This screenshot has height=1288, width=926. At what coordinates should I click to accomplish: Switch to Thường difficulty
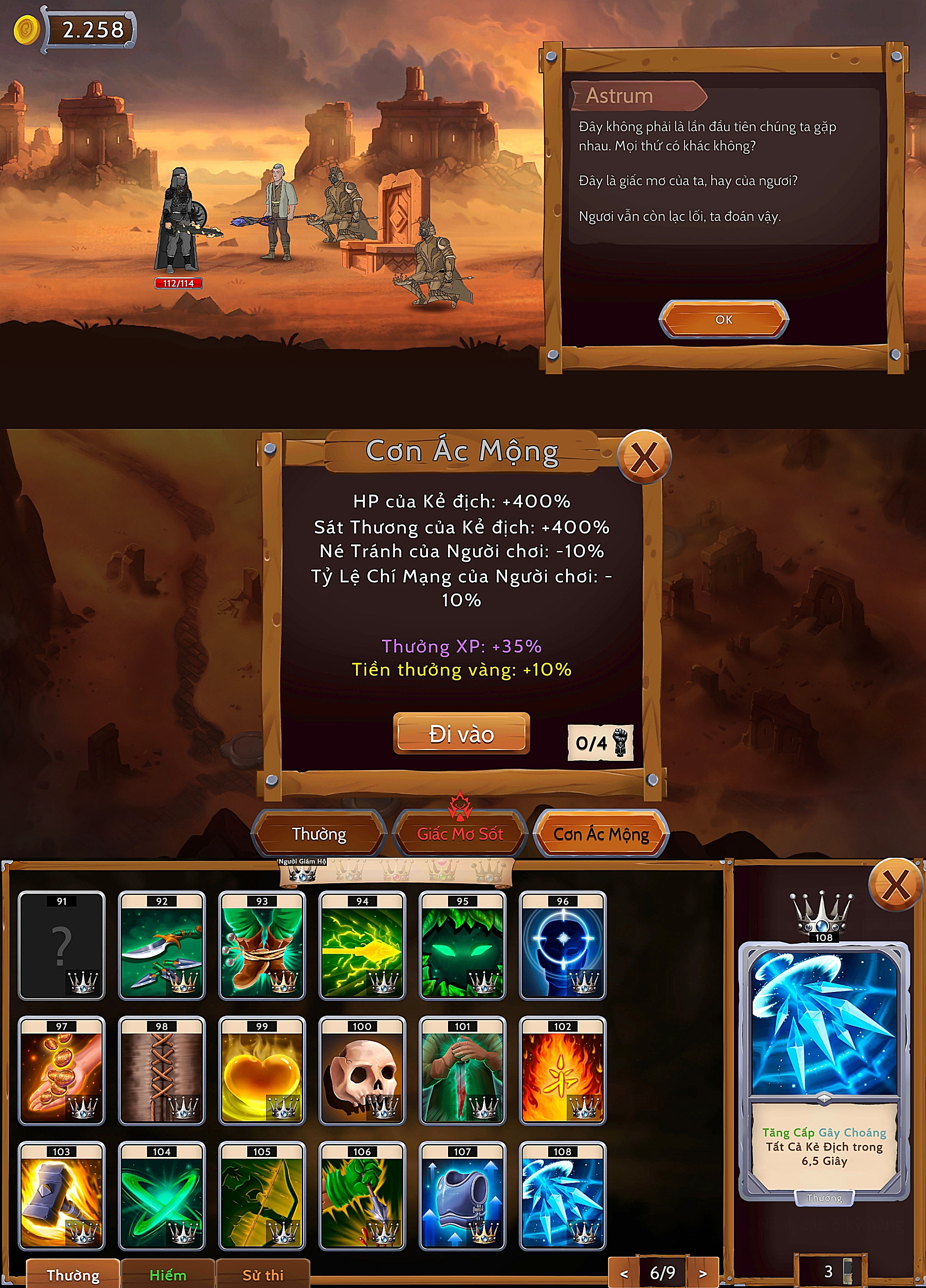(x=319, y=834)
